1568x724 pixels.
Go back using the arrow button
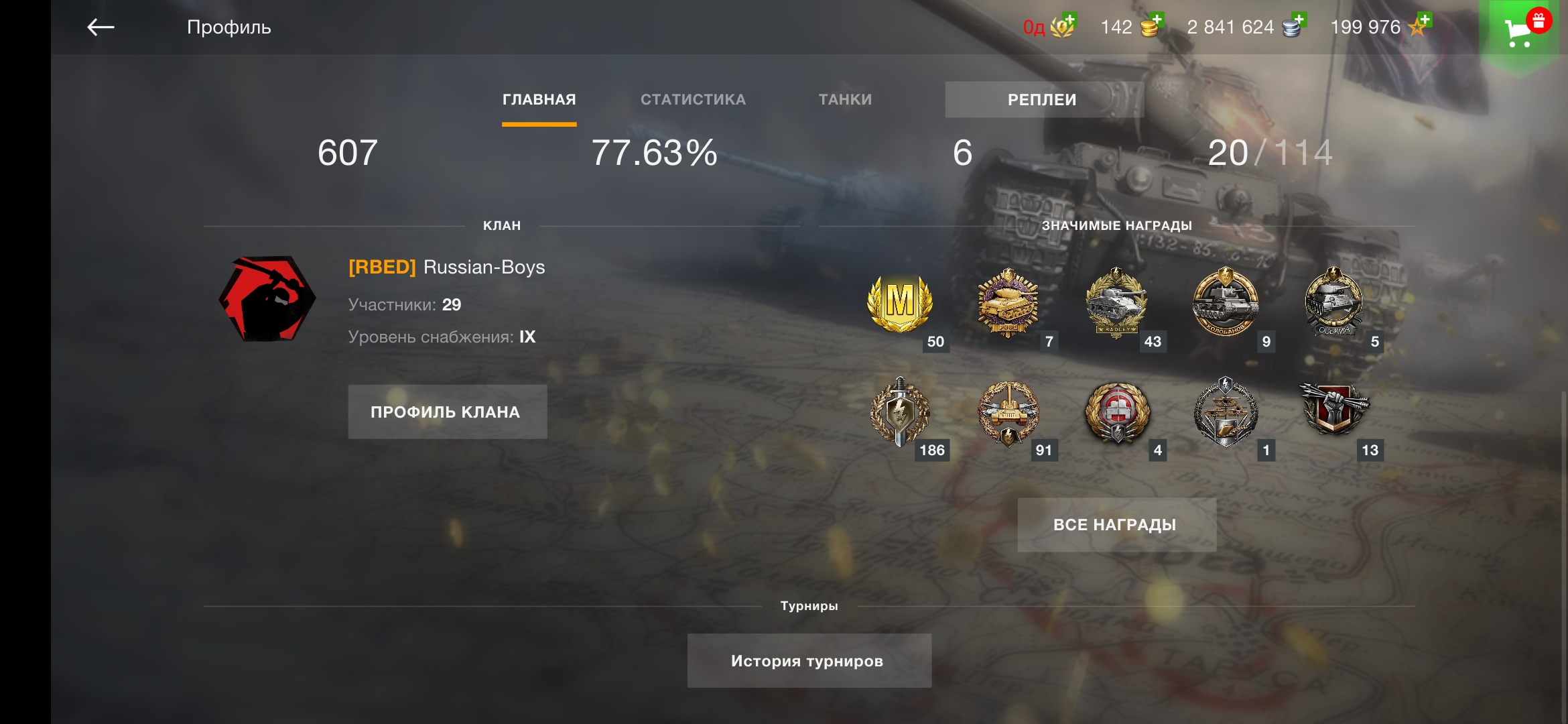coord(101,27)
